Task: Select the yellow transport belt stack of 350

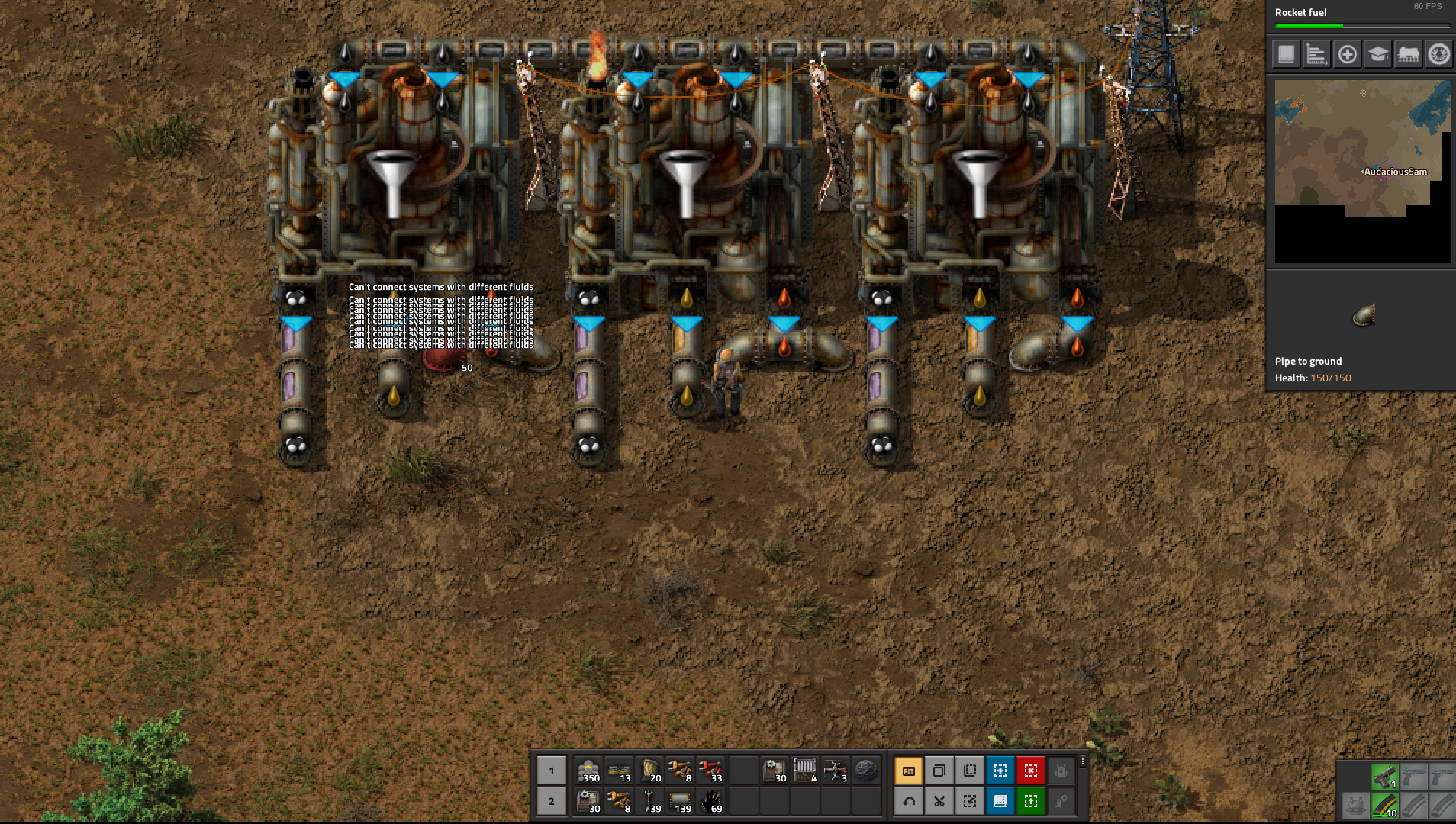Action: [588, 771]
